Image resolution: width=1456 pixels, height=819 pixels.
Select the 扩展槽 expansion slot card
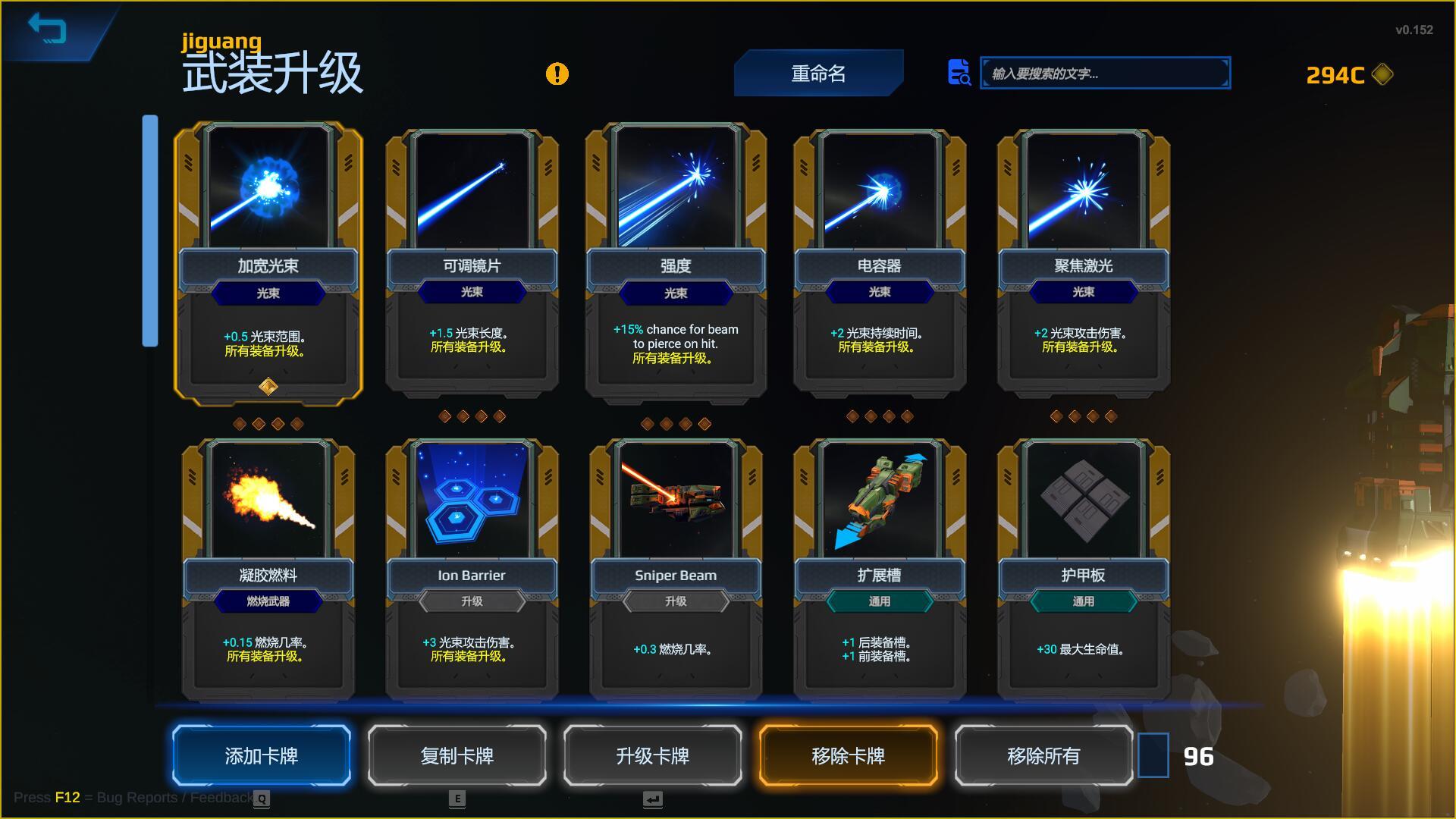(x=879, y=569)
